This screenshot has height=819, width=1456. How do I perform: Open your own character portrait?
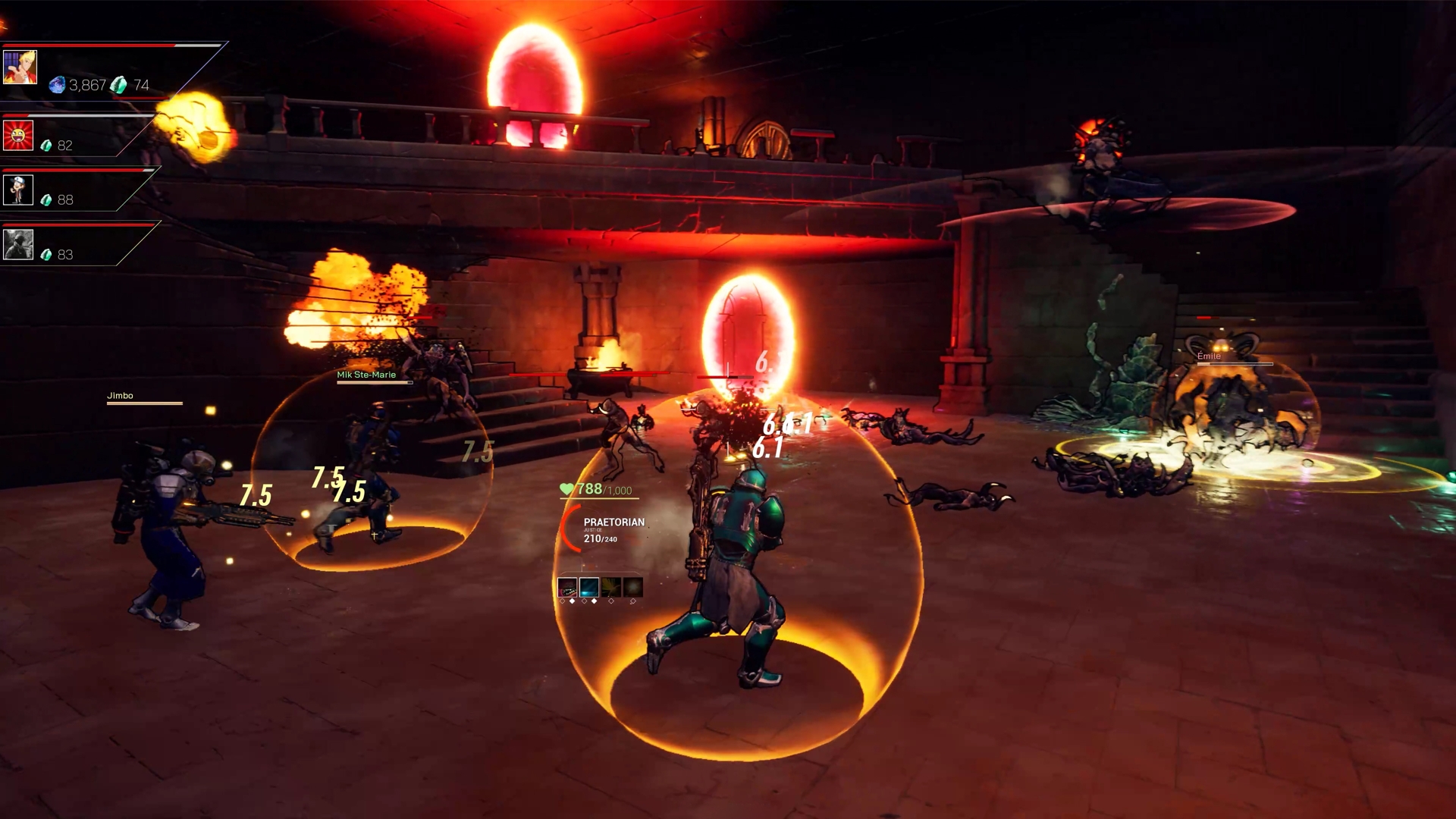20,67
